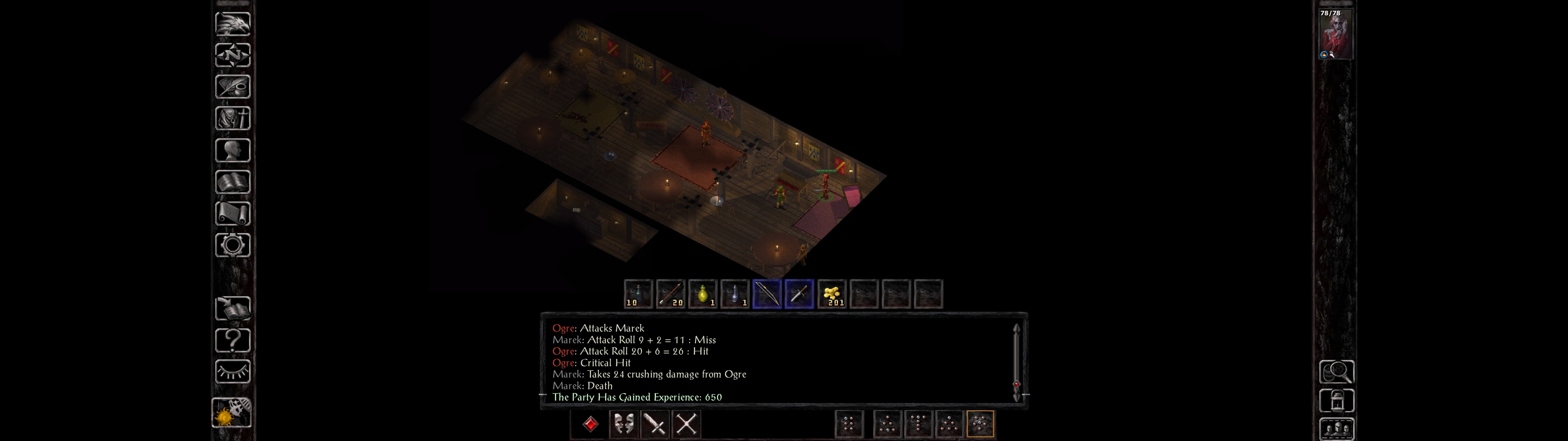Screen dimensions: 1568x441
Task: Select the bow weapon slot
Action: (x=767, y=294)
